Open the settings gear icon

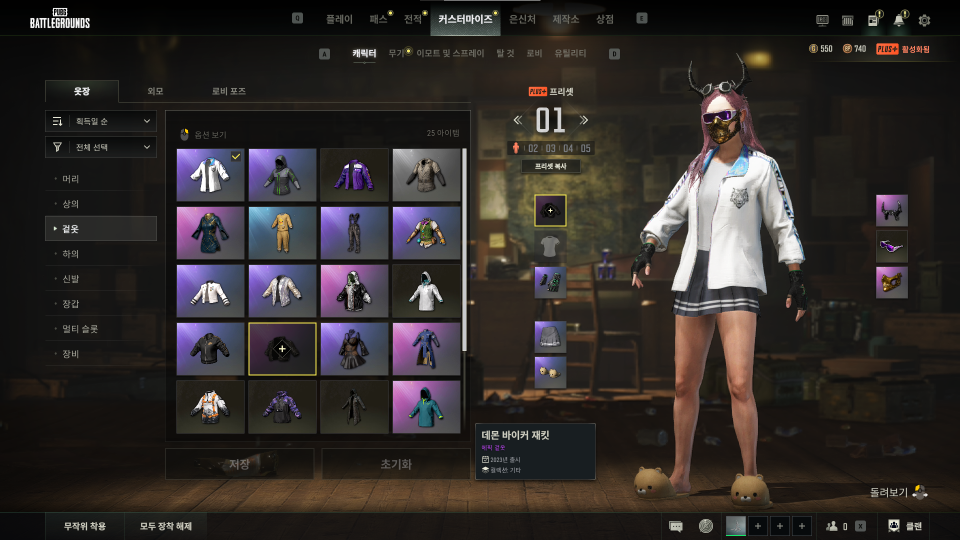coord(924,20)
